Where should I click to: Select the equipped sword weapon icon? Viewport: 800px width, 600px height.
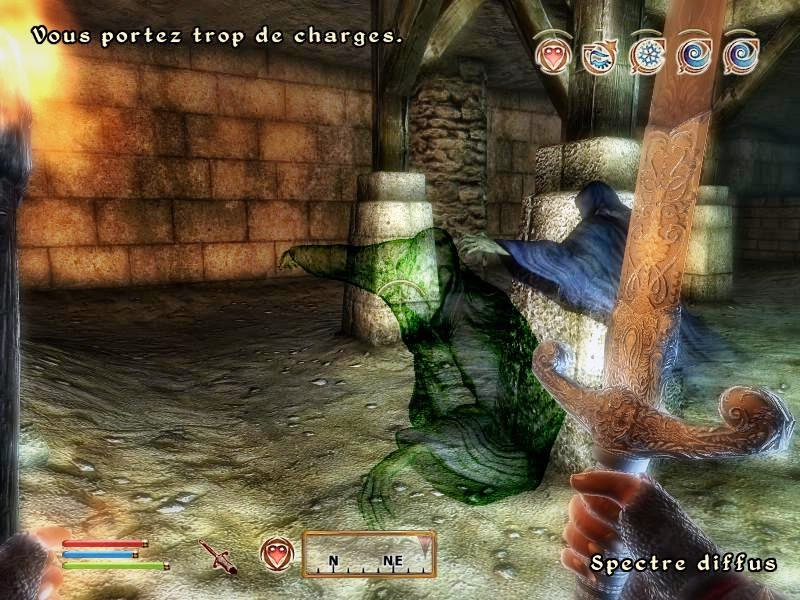coord(217,556)
